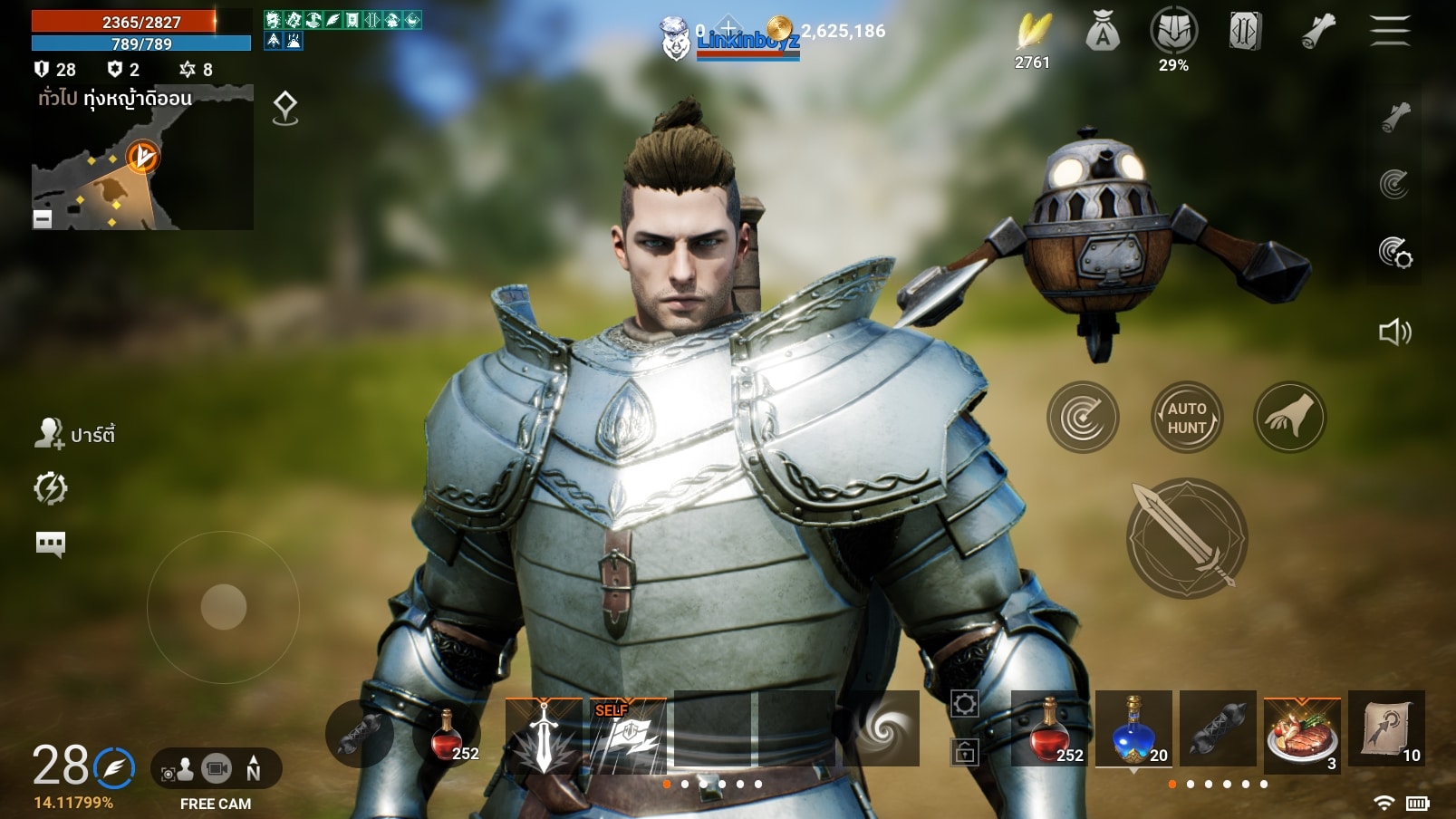Screen dimensions: 1456x819
Task: Eat the steak food item
Action: 1302,732
